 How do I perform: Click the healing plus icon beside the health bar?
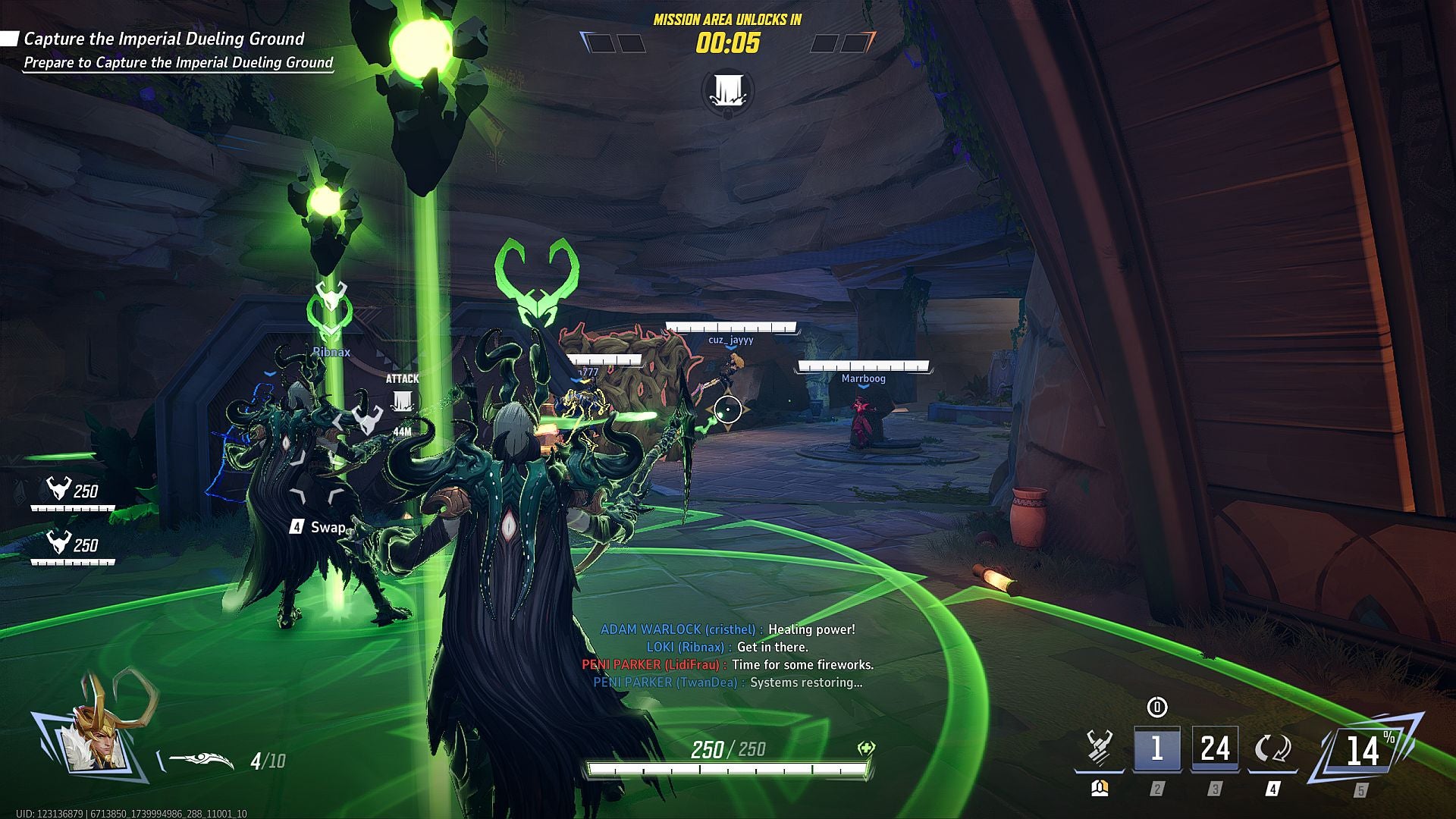[x=864, y=748]
